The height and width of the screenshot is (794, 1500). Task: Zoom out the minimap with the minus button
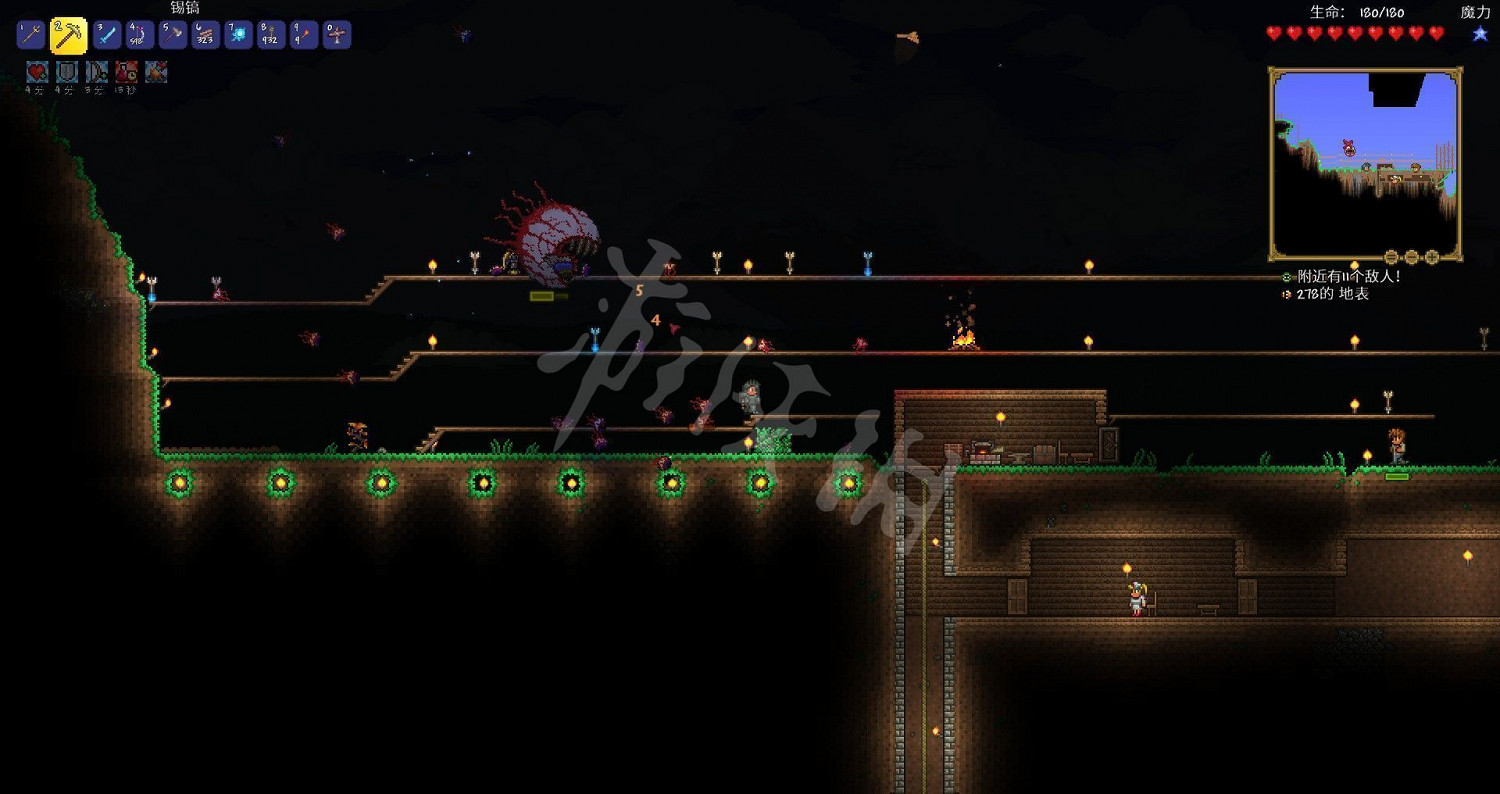tap(1391, 257)
